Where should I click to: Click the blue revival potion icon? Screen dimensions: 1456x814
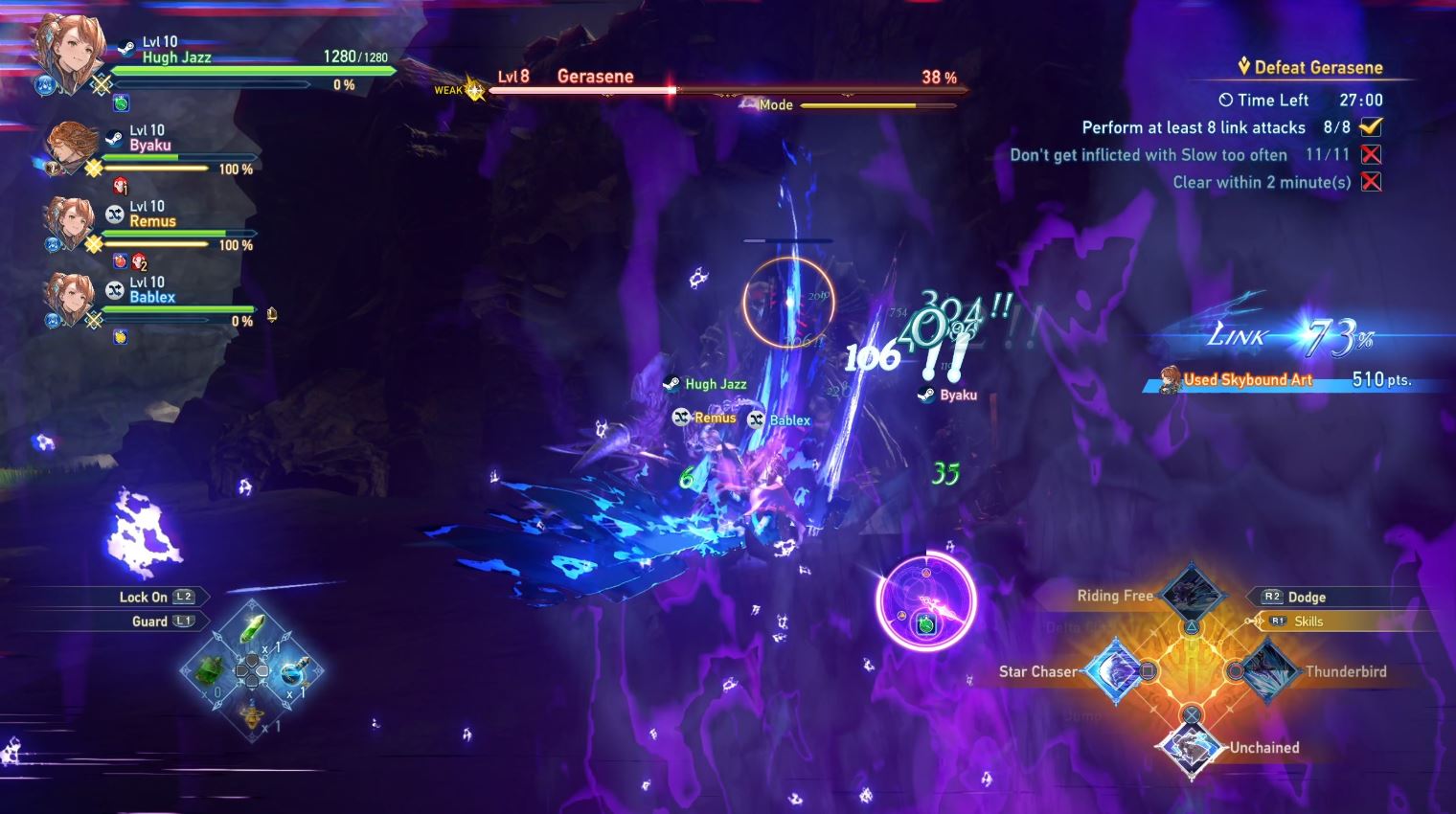click(x=293, y=670)
